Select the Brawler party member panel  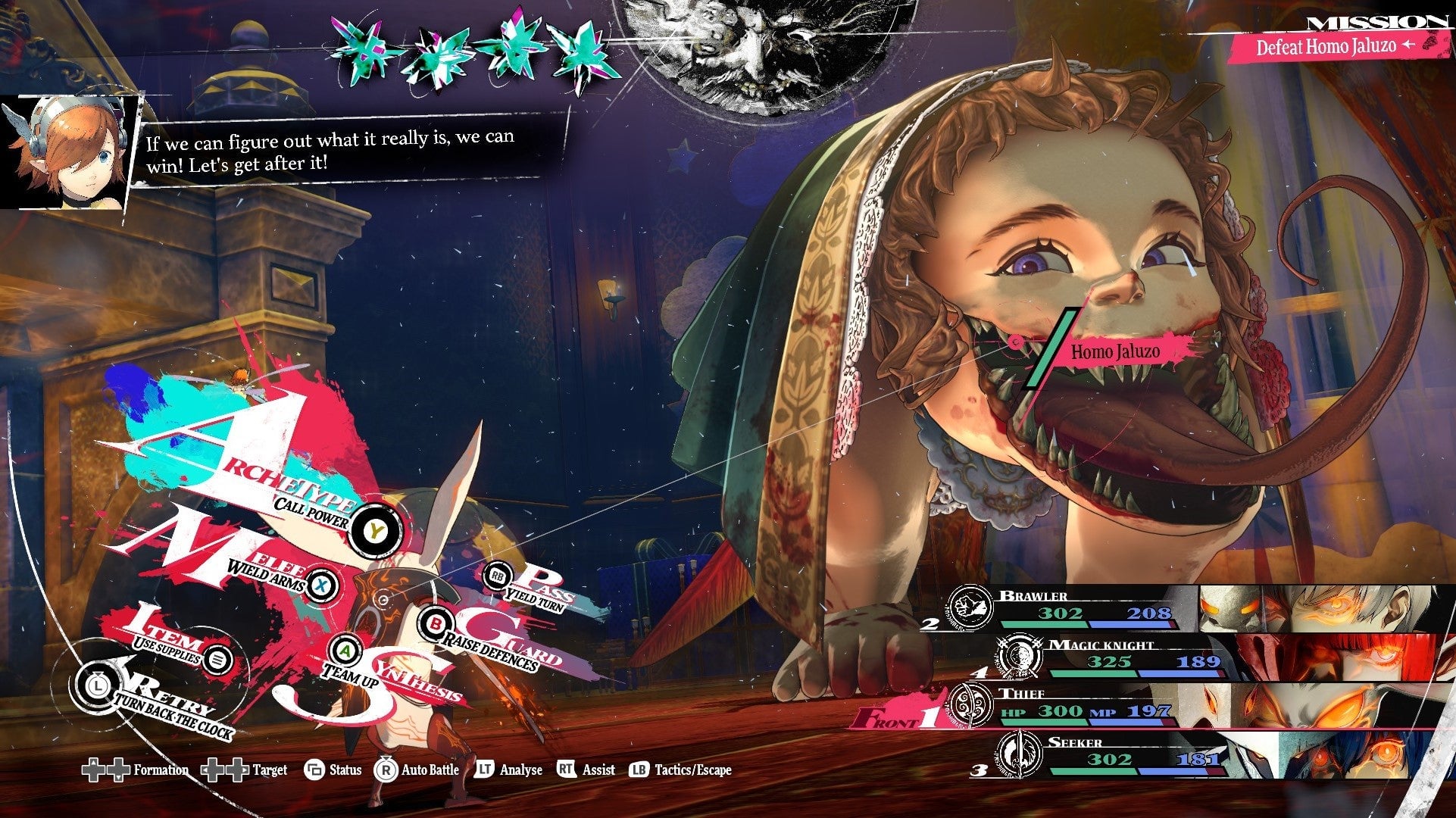(1197, 610)
